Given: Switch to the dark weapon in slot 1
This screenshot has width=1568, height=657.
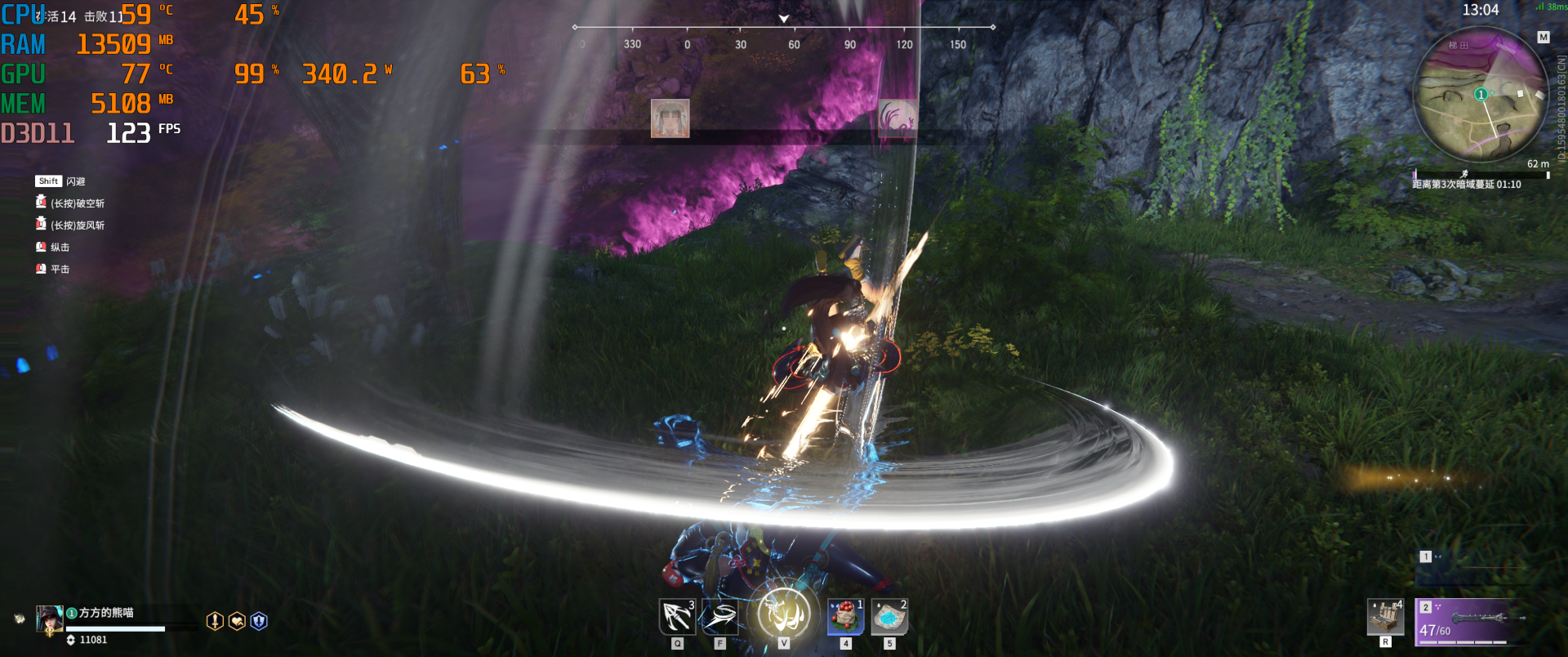Looking at the screenshot, I should tap(1471, 569).
